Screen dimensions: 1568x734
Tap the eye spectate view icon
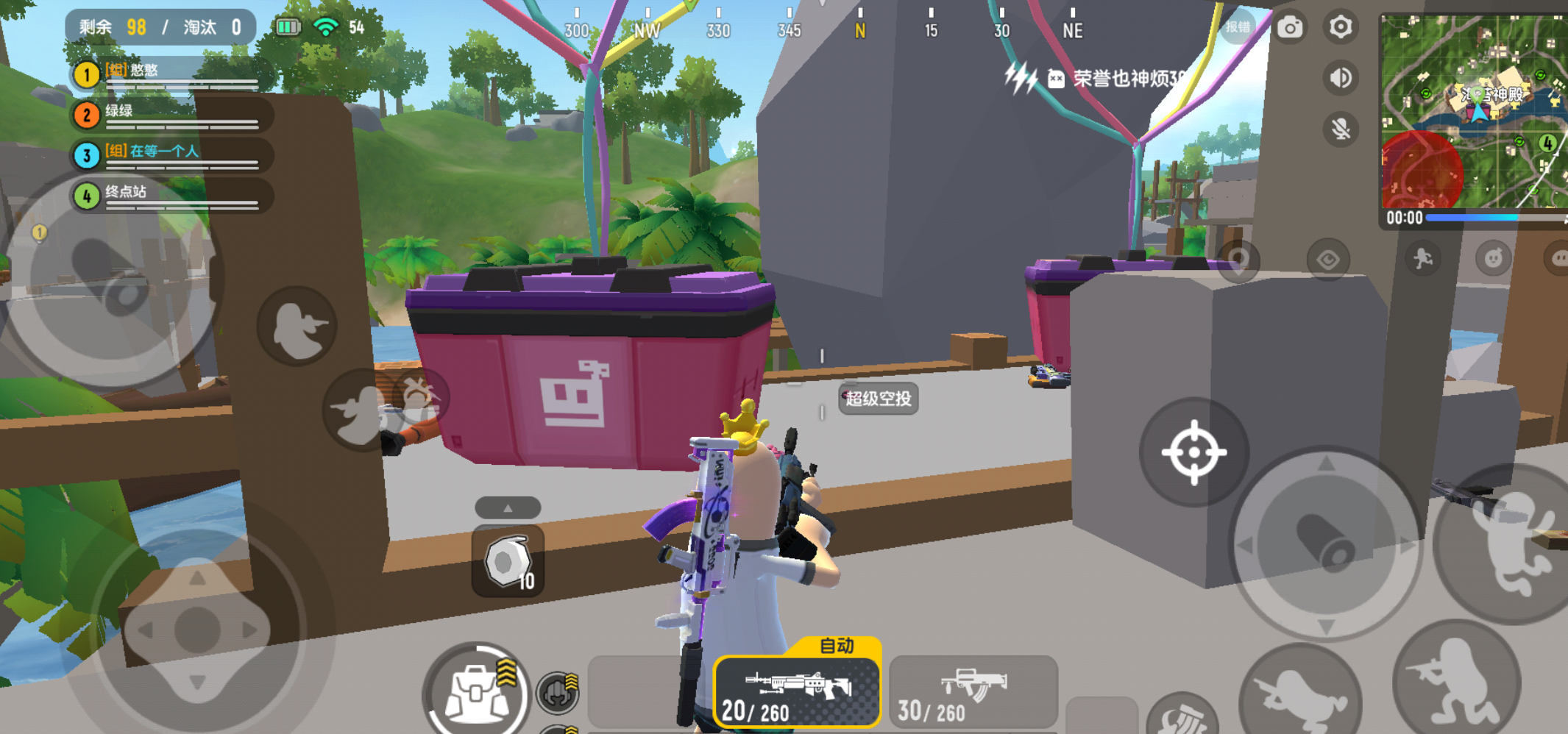click(1329, 259)
